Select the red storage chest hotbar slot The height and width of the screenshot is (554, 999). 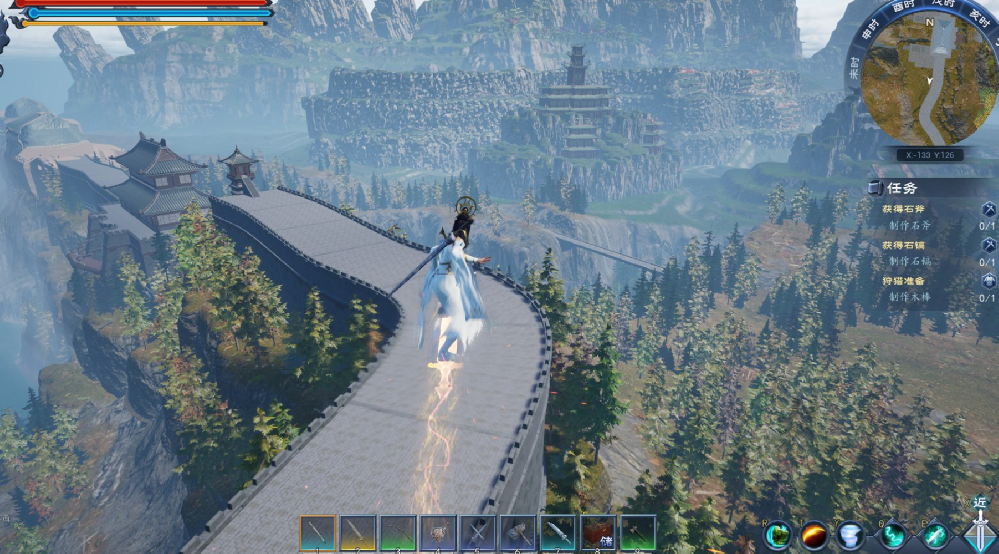tap(598, 532)
